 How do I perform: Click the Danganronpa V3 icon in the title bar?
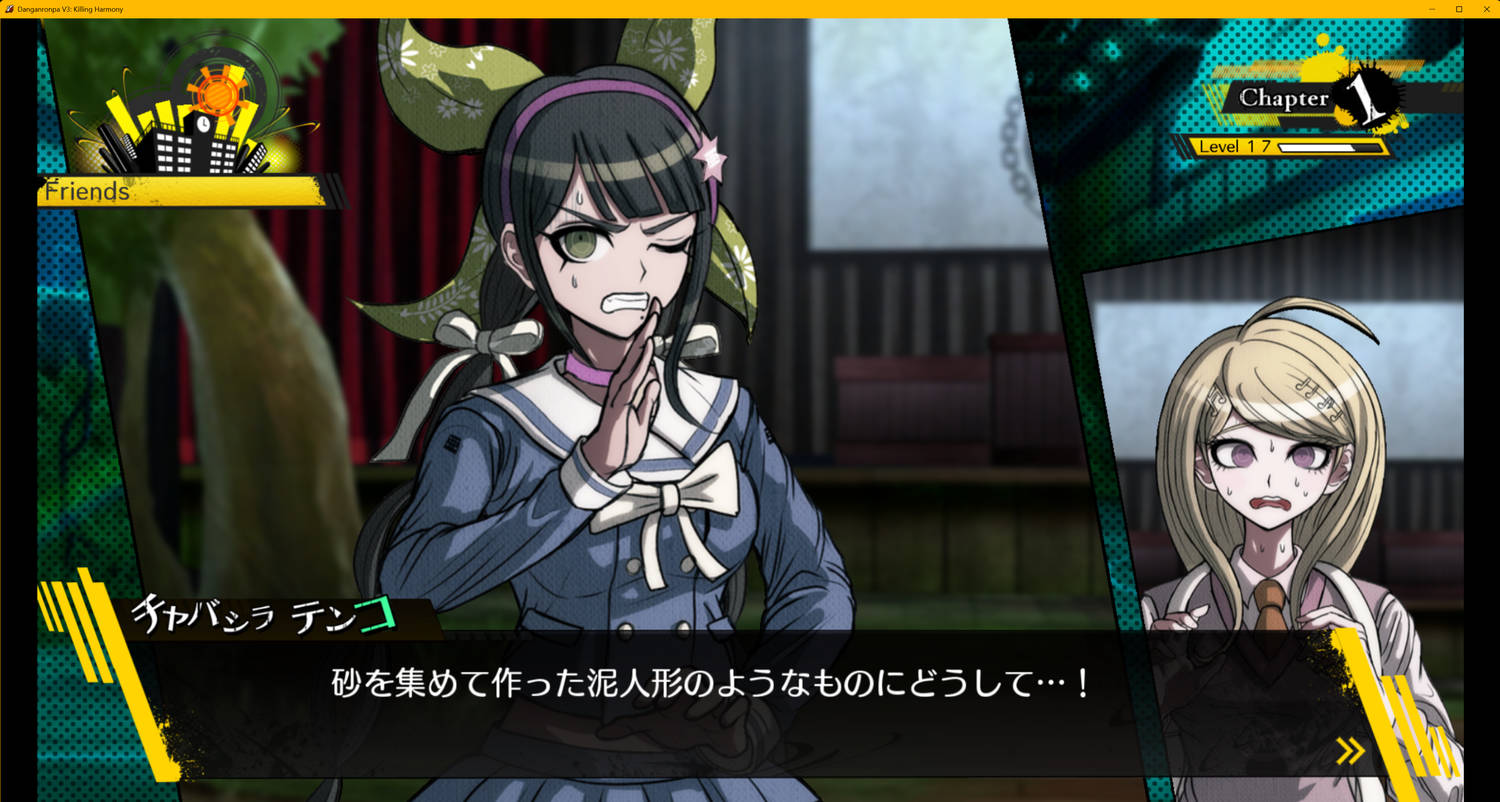coord(9,9)
